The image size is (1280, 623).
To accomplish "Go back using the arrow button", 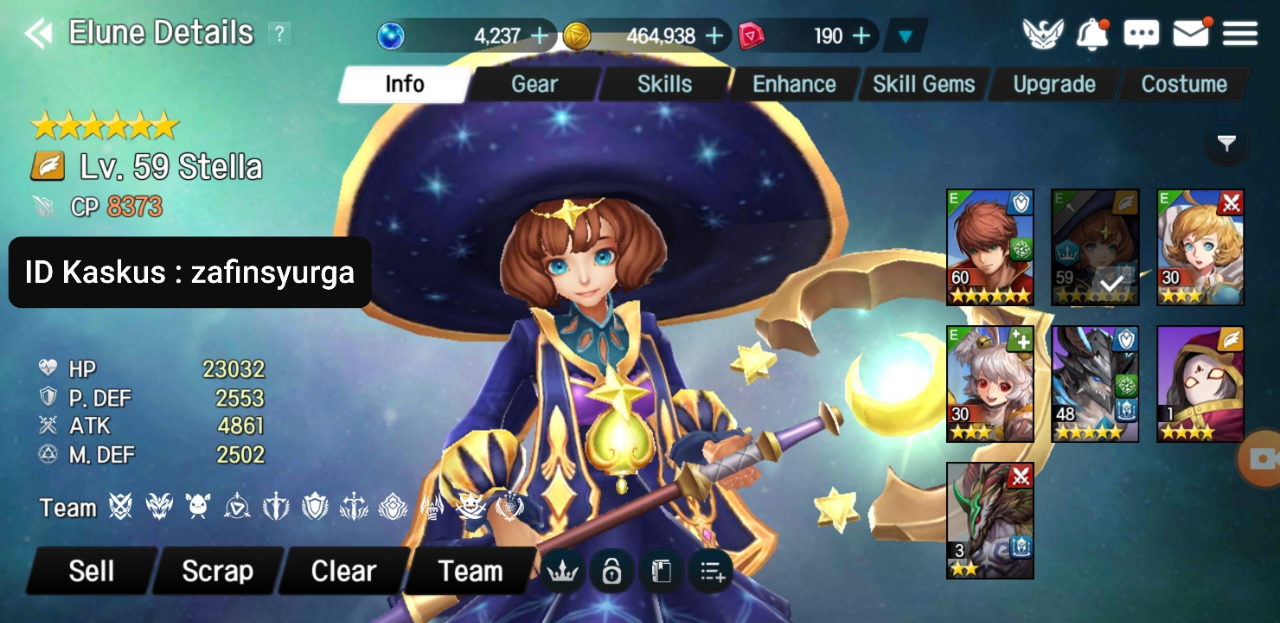I will click(x=38, y=34).
